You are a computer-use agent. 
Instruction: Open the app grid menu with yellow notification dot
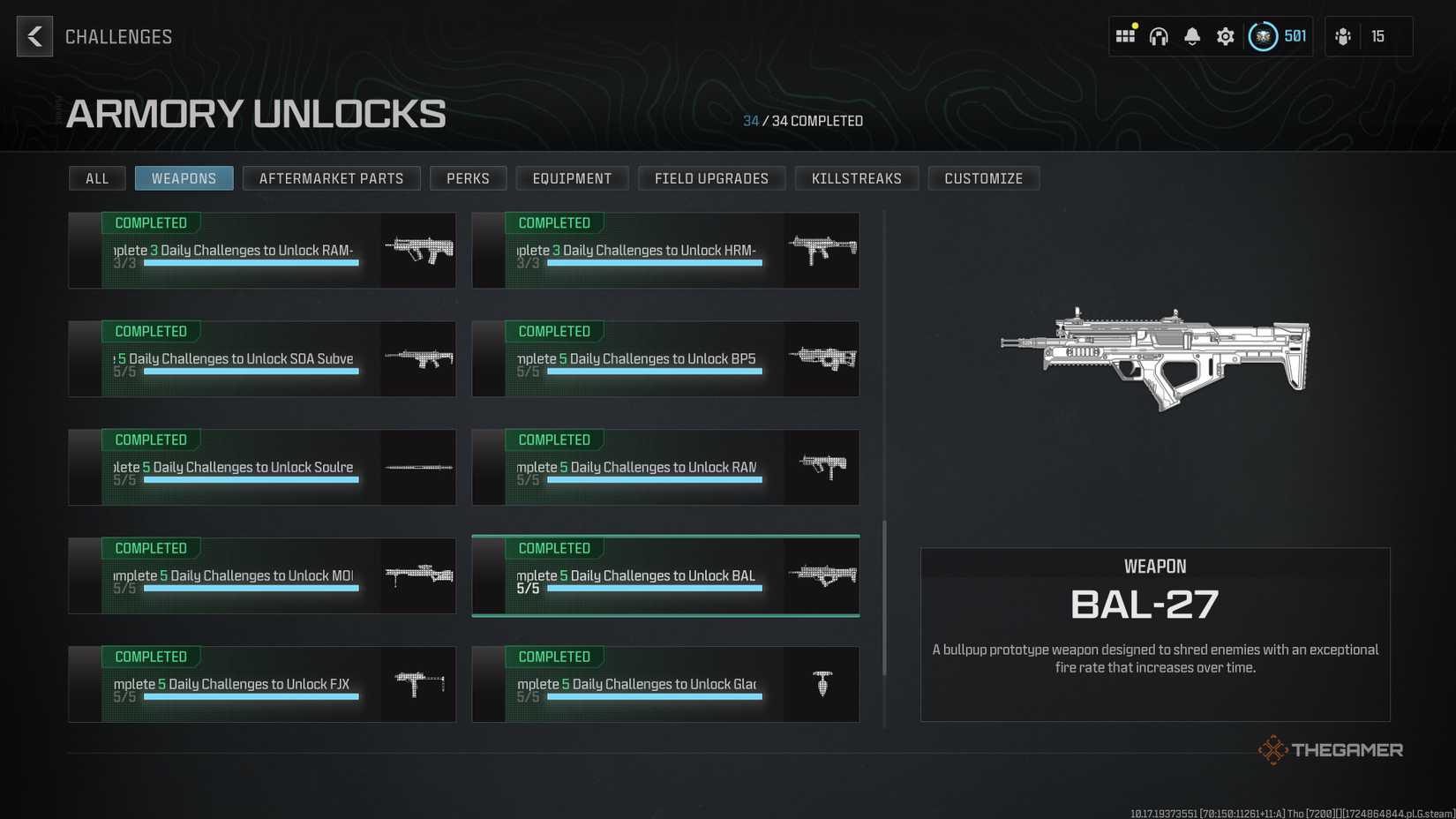coord(1125,36)
